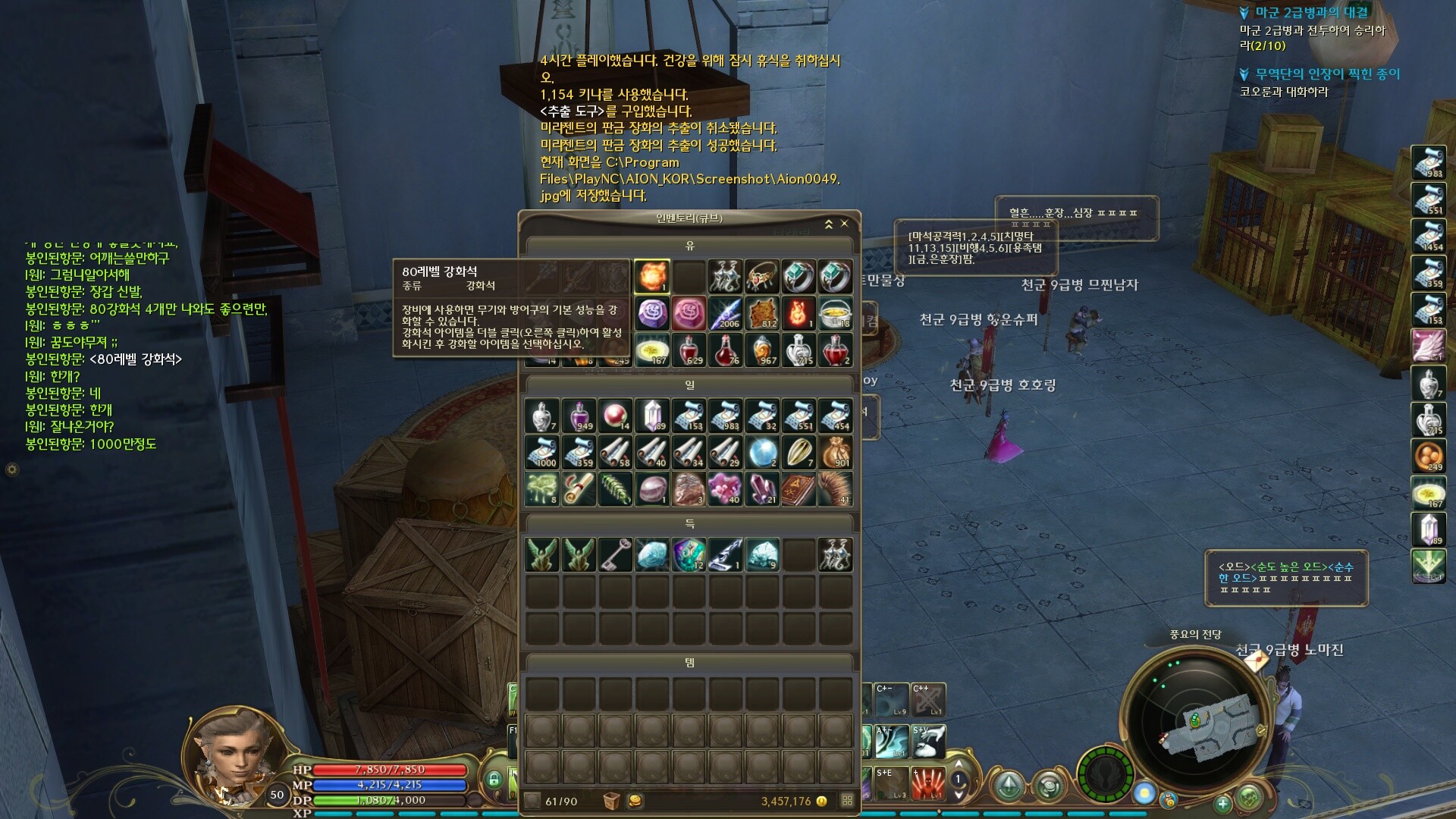Open the quest about the Balaur grade-2 soldier duel

click(x=1311, y=13)
